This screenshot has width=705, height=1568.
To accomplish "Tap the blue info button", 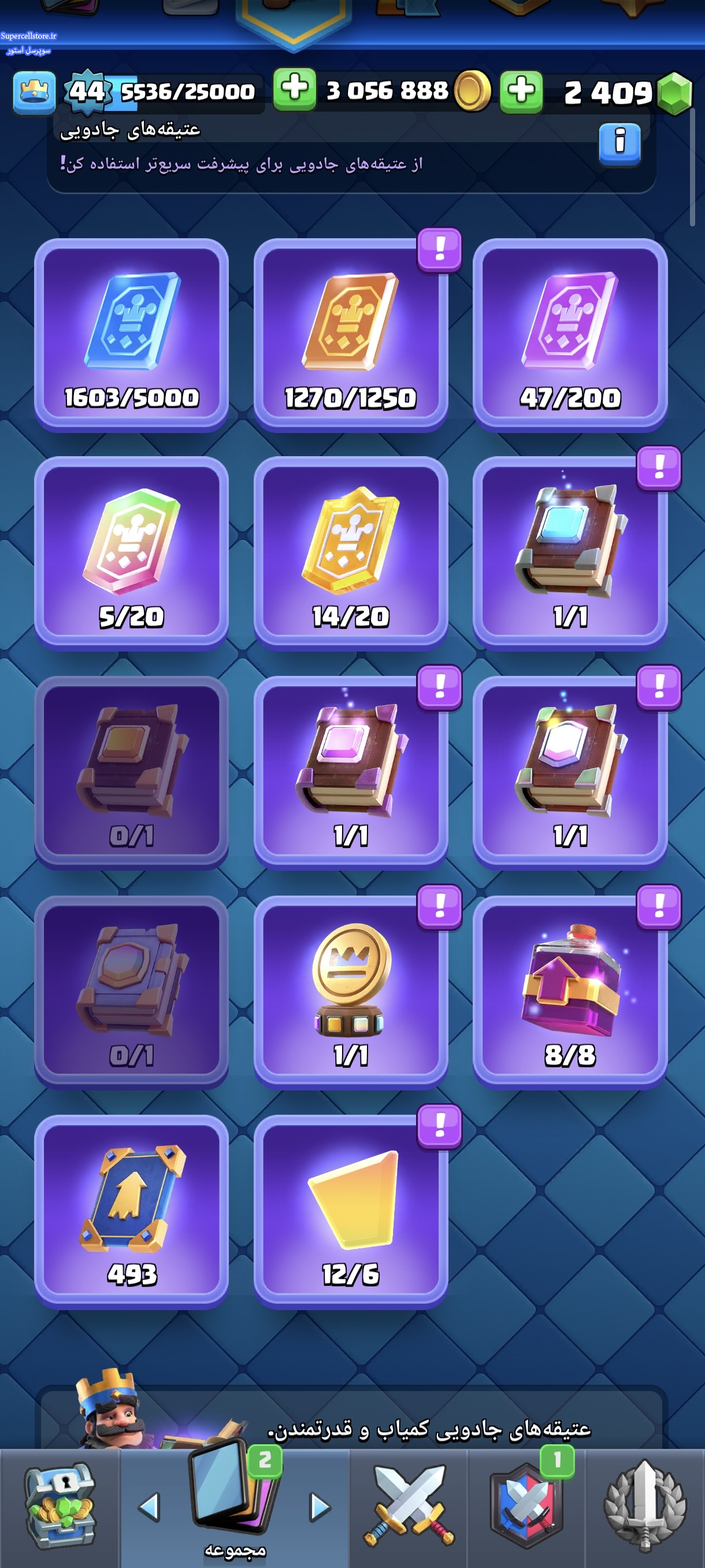I will [x=619, y=143].
